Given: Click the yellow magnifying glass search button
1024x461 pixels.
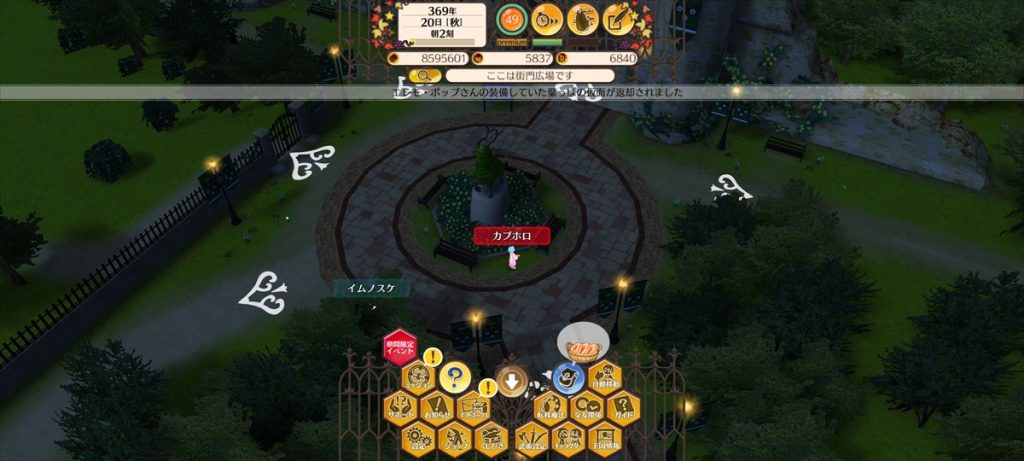Looking at the screenshot, I should [x=424, y=75].
